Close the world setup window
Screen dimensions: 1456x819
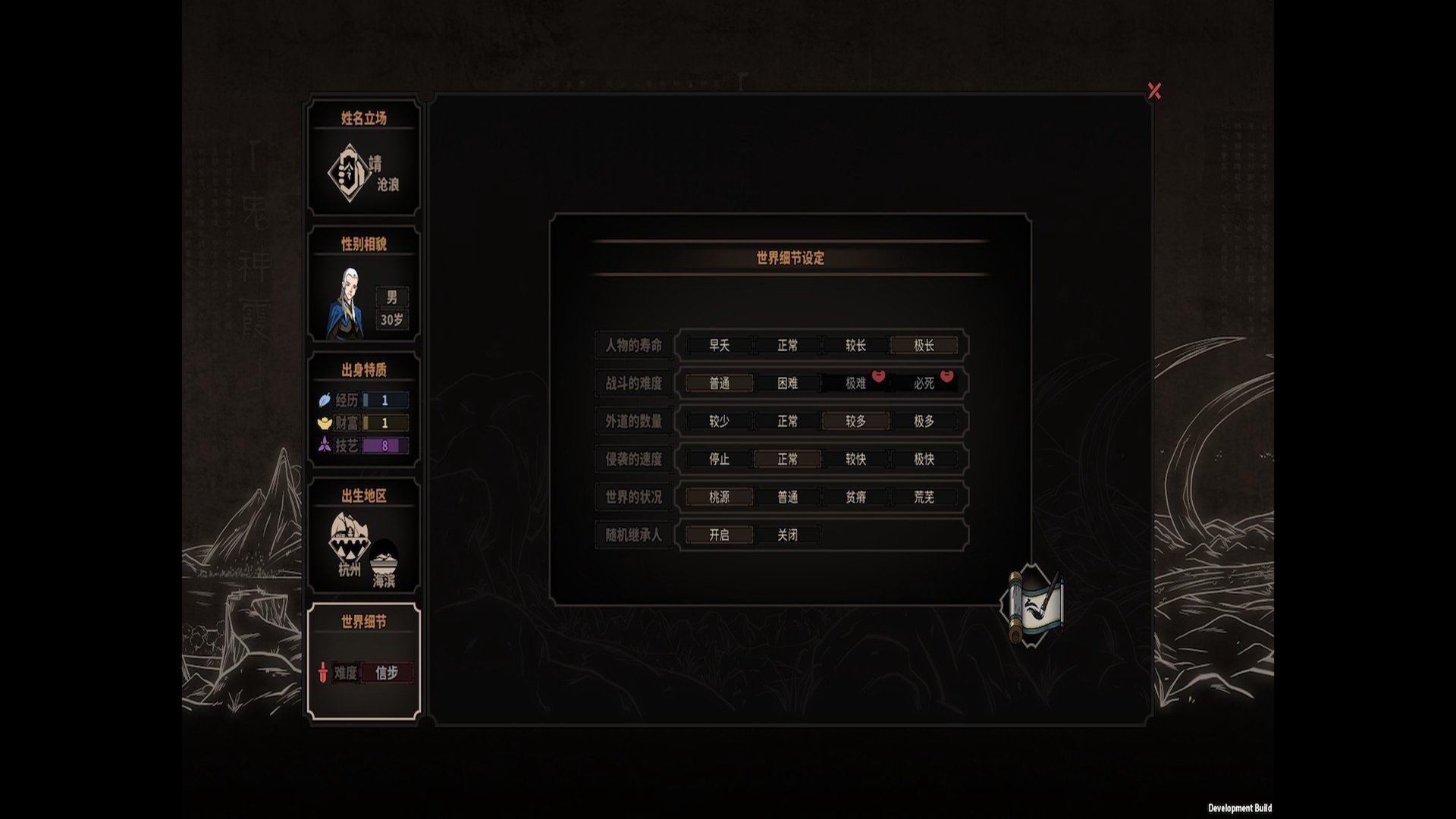click(x=1154, y=91)
